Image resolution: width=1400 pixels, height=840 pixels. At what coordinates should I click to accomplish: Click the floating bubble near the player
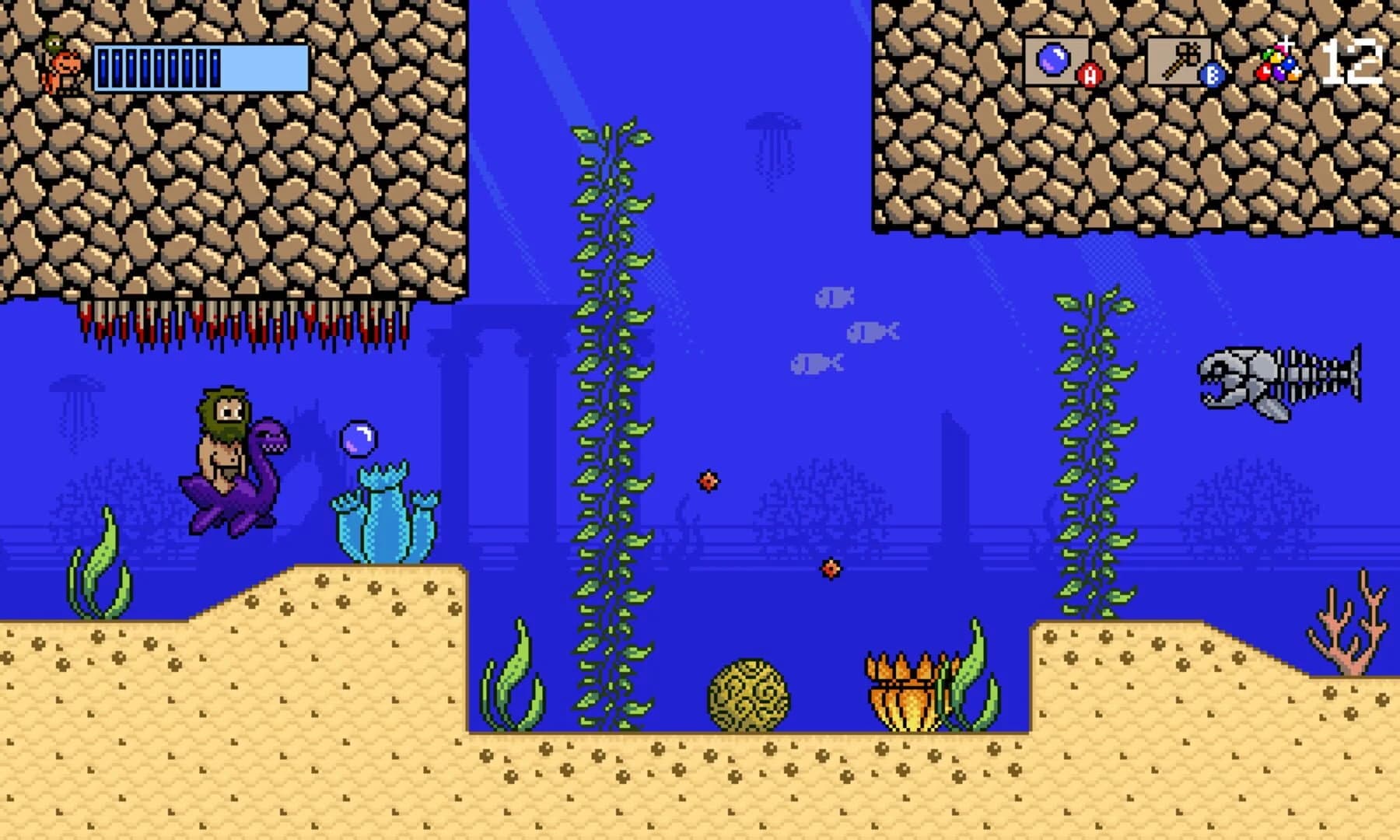click(360, 439)
